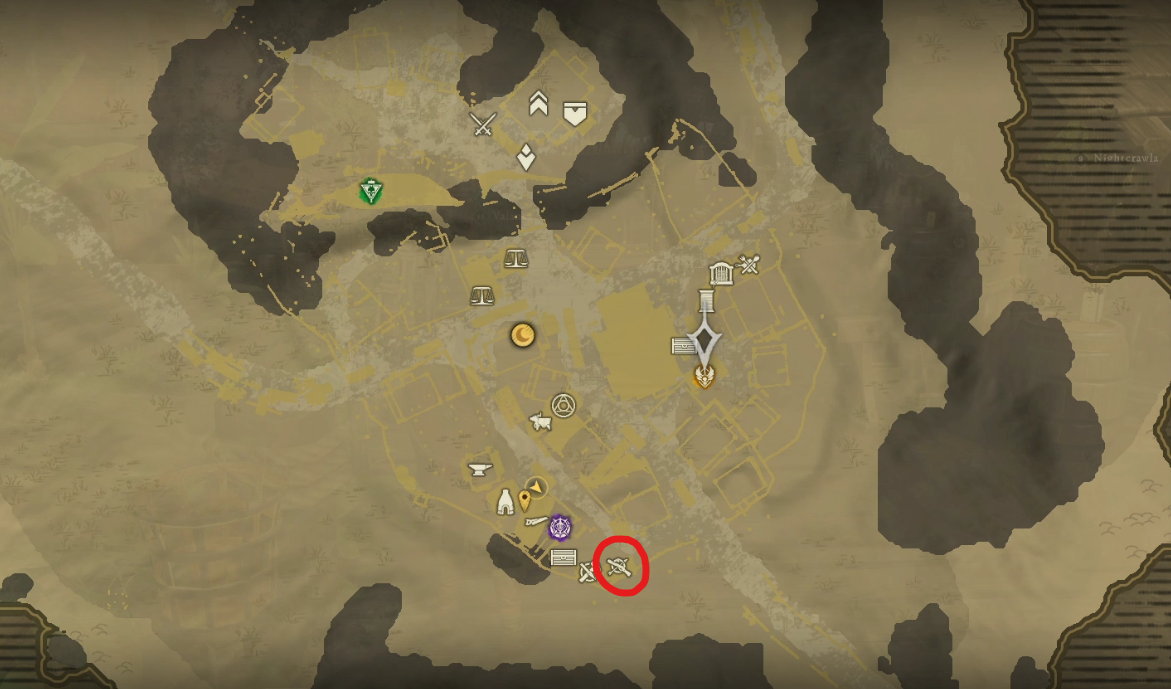This screenshot has width=1171, height=689.
Task: Select the barred gate map marker
Action: (x=720, y=273)
